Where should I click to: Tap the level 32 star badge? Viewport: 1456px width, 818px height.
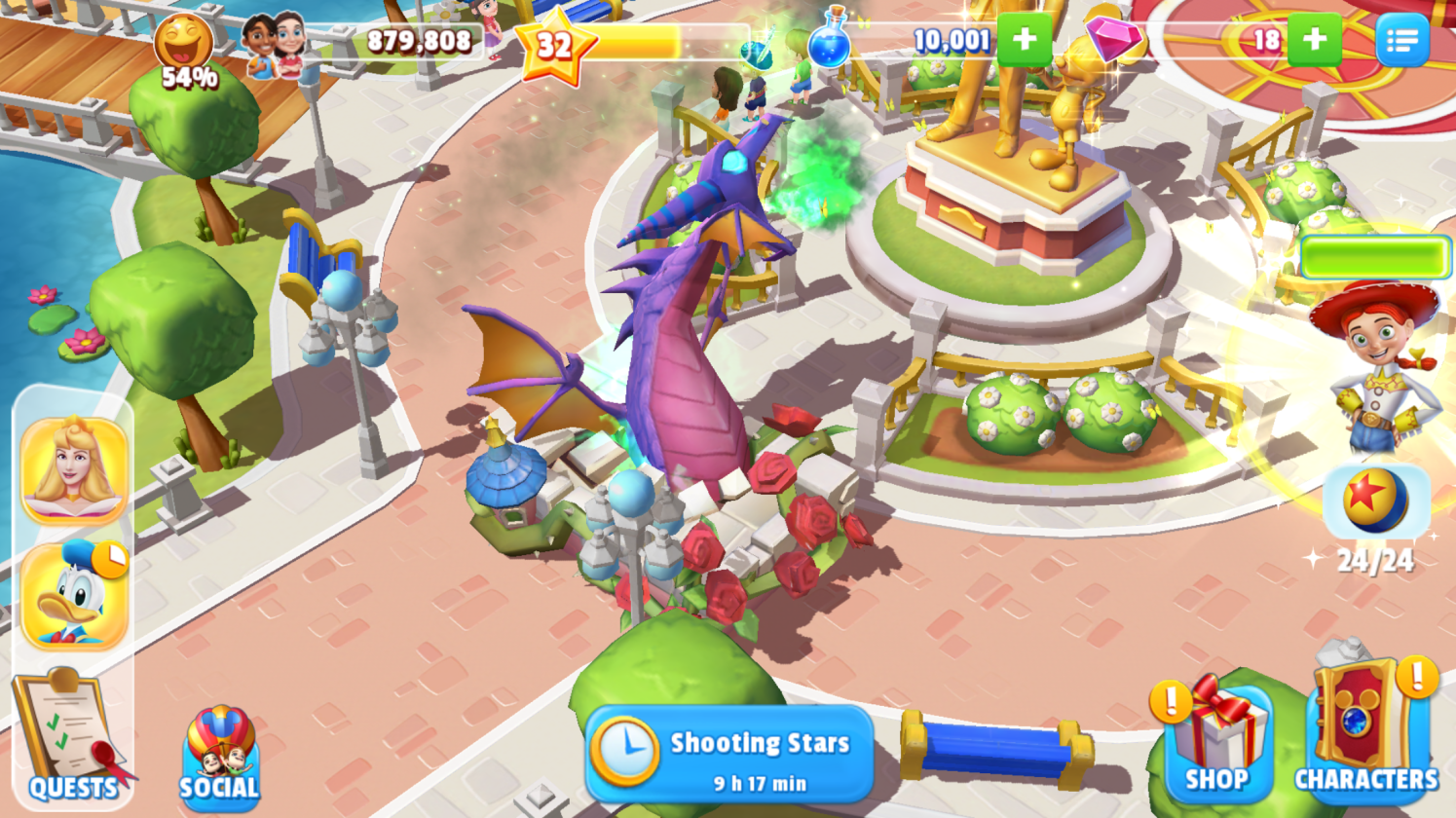pyautogui.click(x=554, y=46)
